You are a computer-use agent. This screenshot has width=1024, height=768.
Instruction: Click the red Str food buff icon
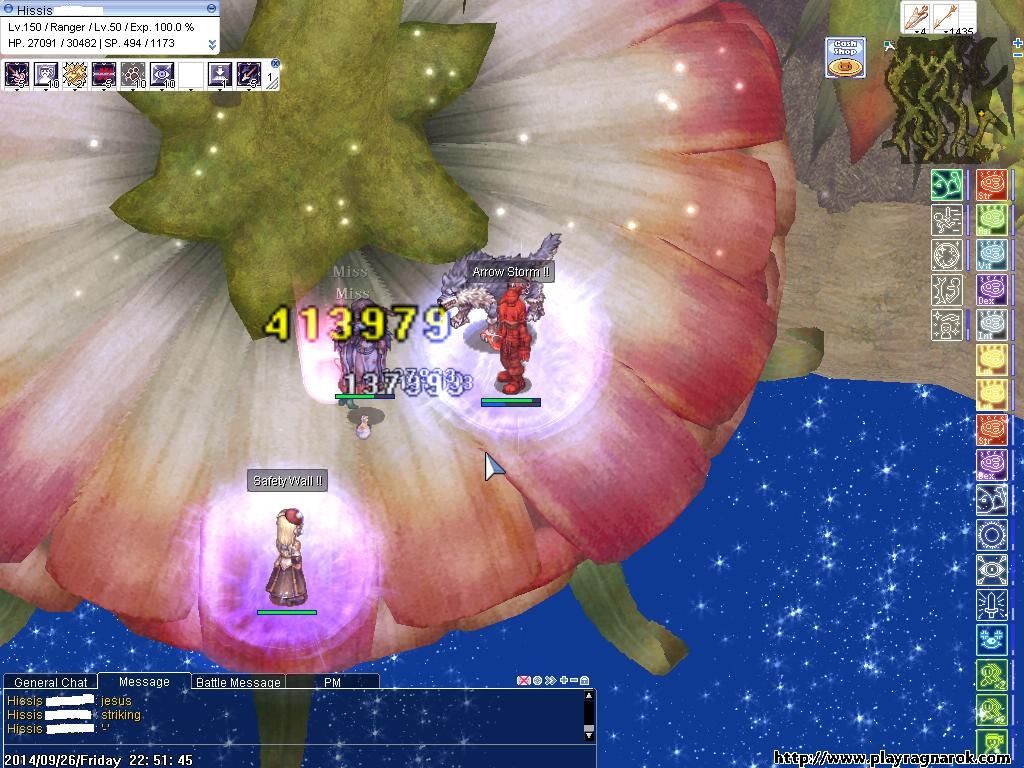(x=992, y=185)
